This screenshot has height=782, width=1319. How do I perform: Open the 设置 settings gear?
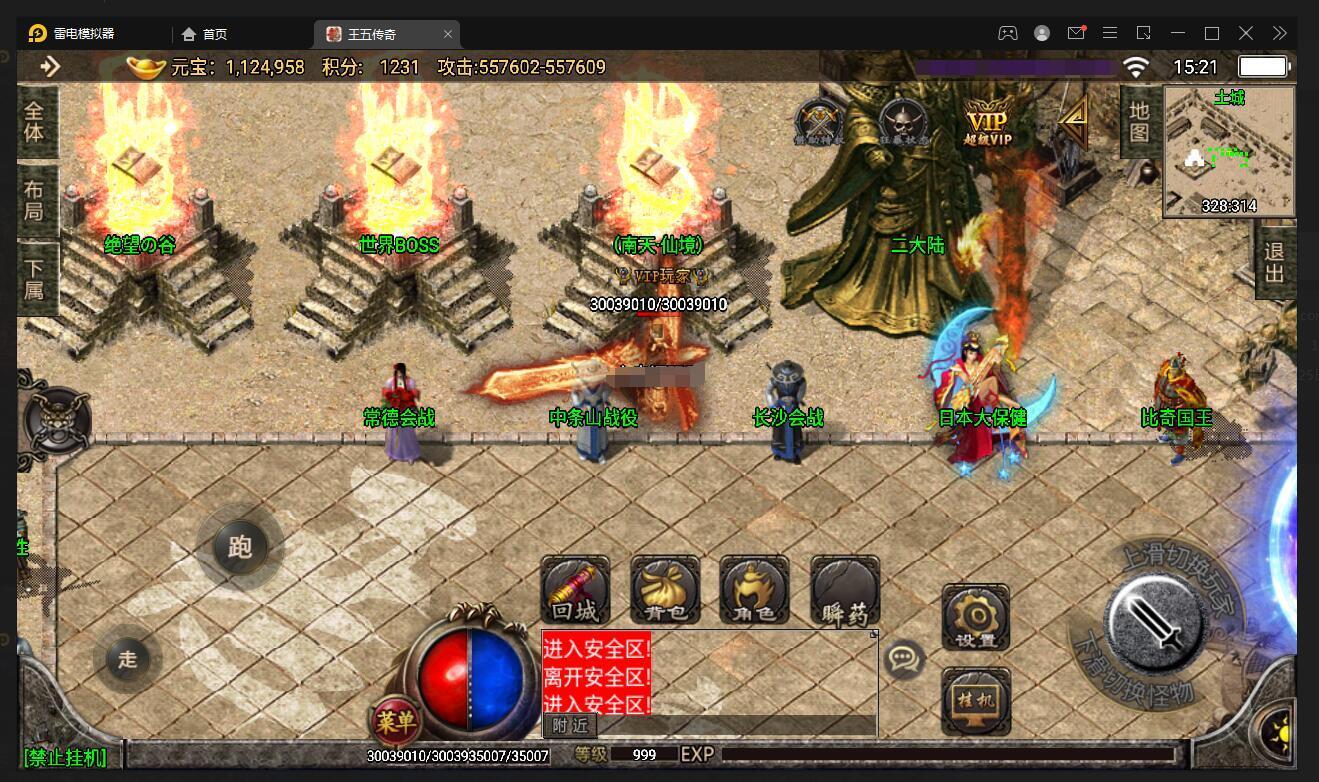point(975,617)
